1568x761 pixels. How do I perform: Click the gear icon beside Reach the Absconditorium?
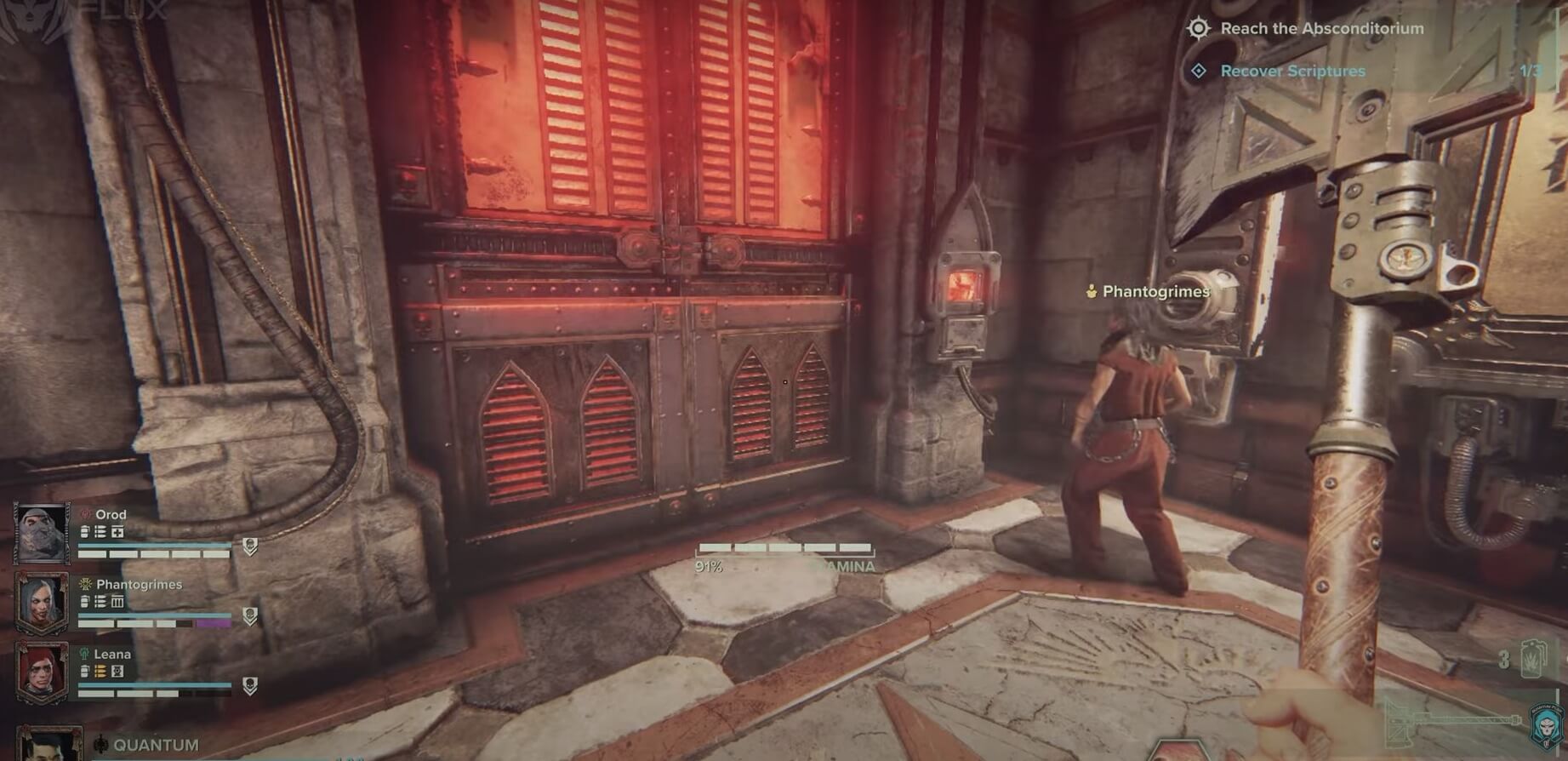1200,28
